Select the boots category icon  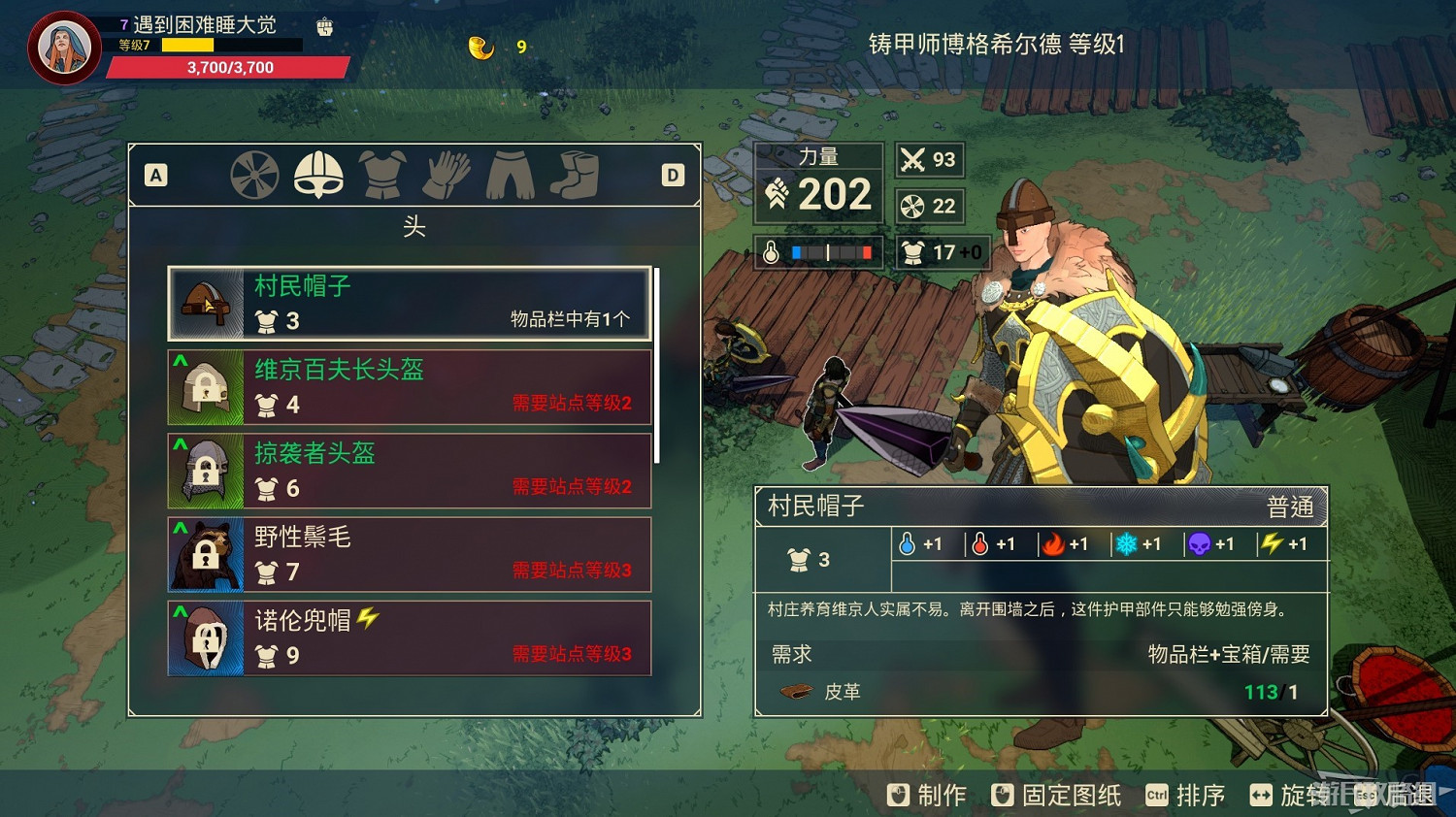click(x=574, y=176)
